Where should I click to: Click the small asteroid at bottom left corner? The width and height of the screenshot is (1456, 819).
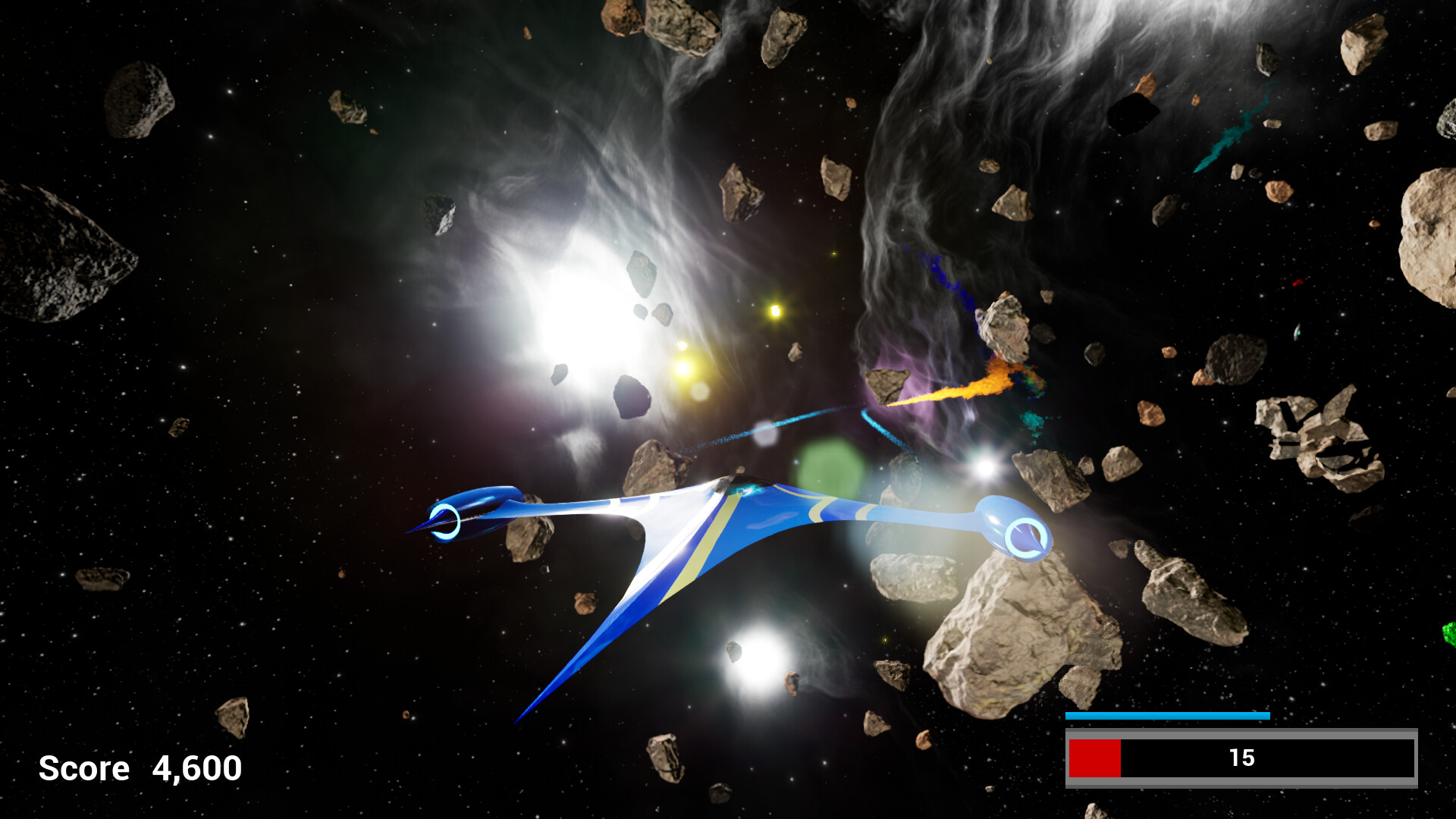coord(233,717)
